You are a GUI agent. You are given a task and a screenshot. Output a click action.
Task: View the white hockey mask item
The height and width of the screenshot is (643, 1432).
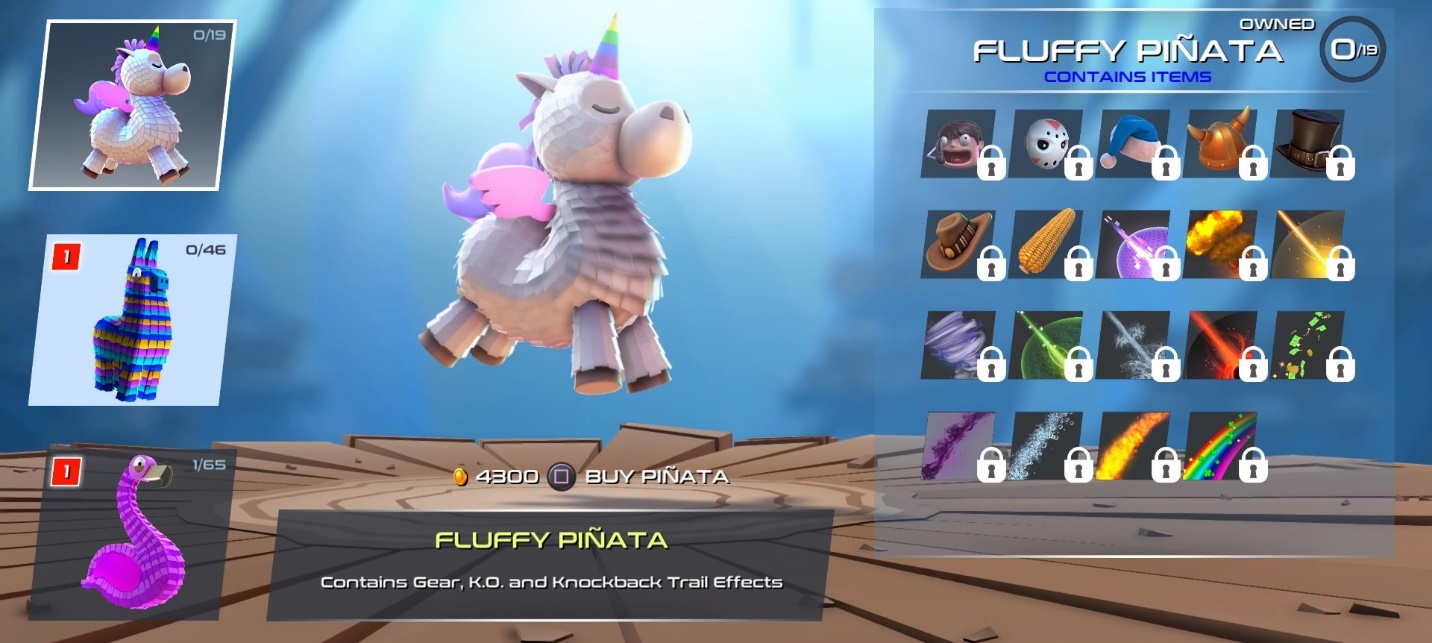click(x=1046, y=144)
